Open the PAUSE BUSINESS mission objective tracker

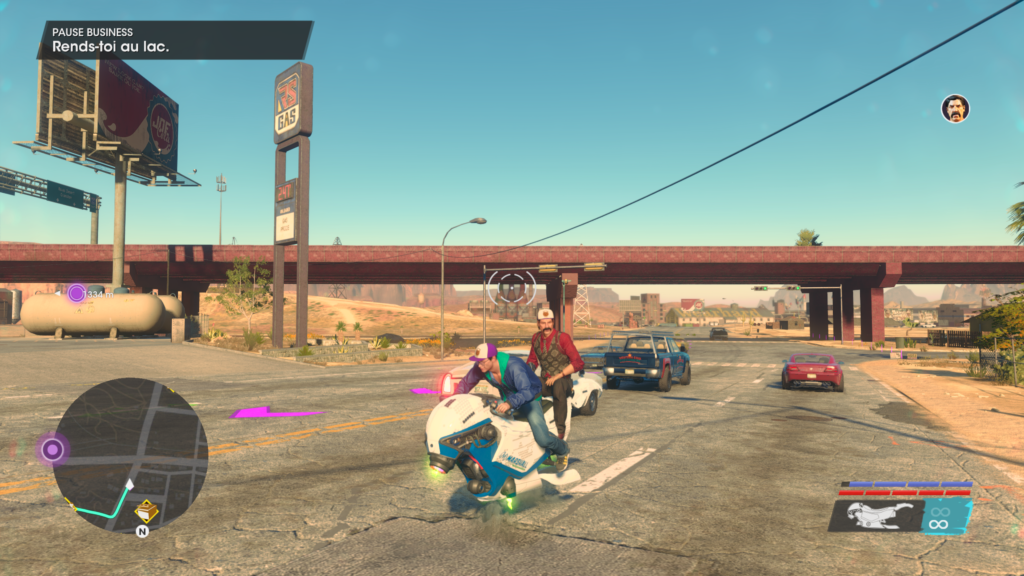174,40
